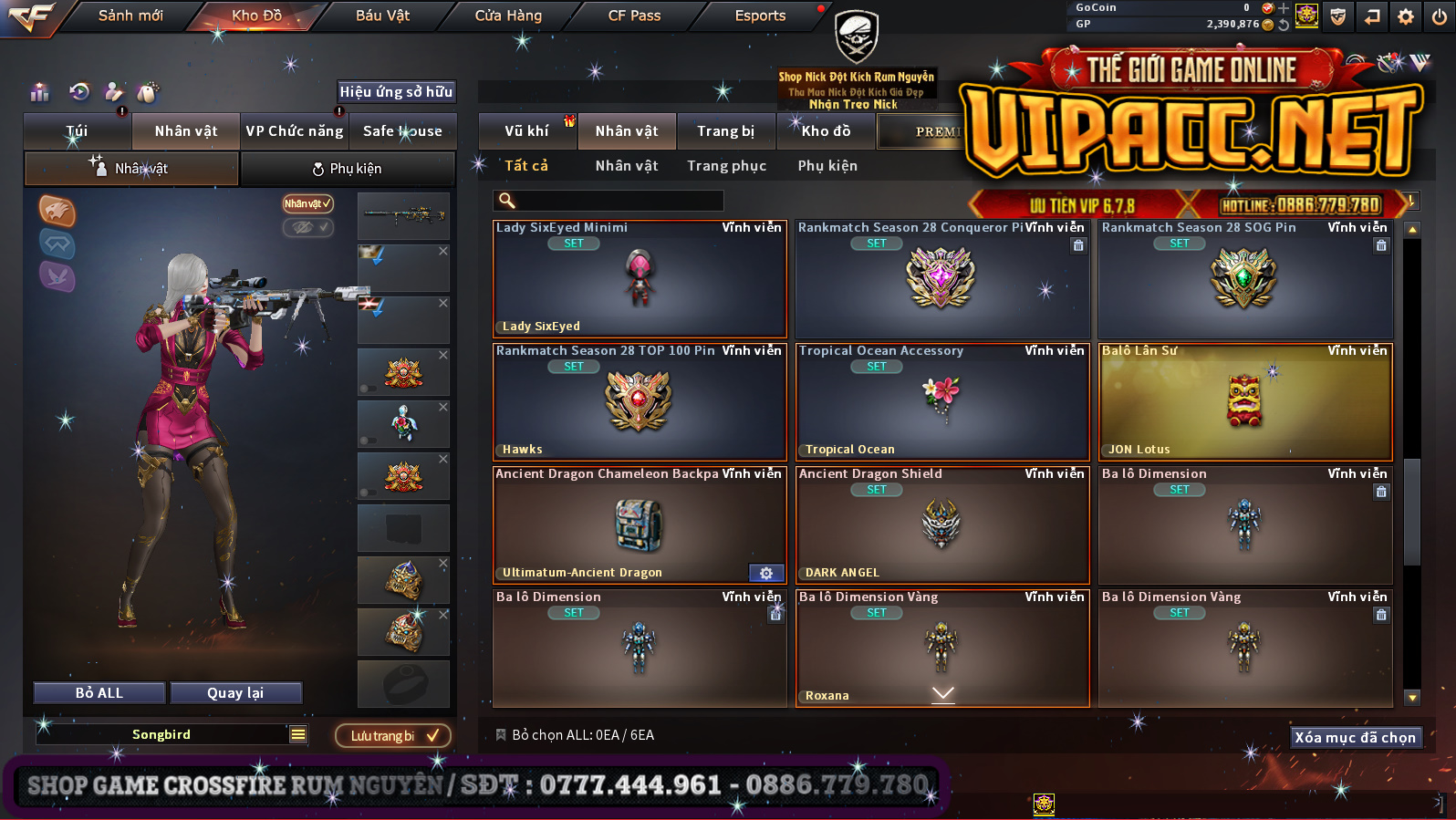The height and width of the screenshot is (820, 1456).
Task: Filter items by Trang phục
Action: click(726, 166)
